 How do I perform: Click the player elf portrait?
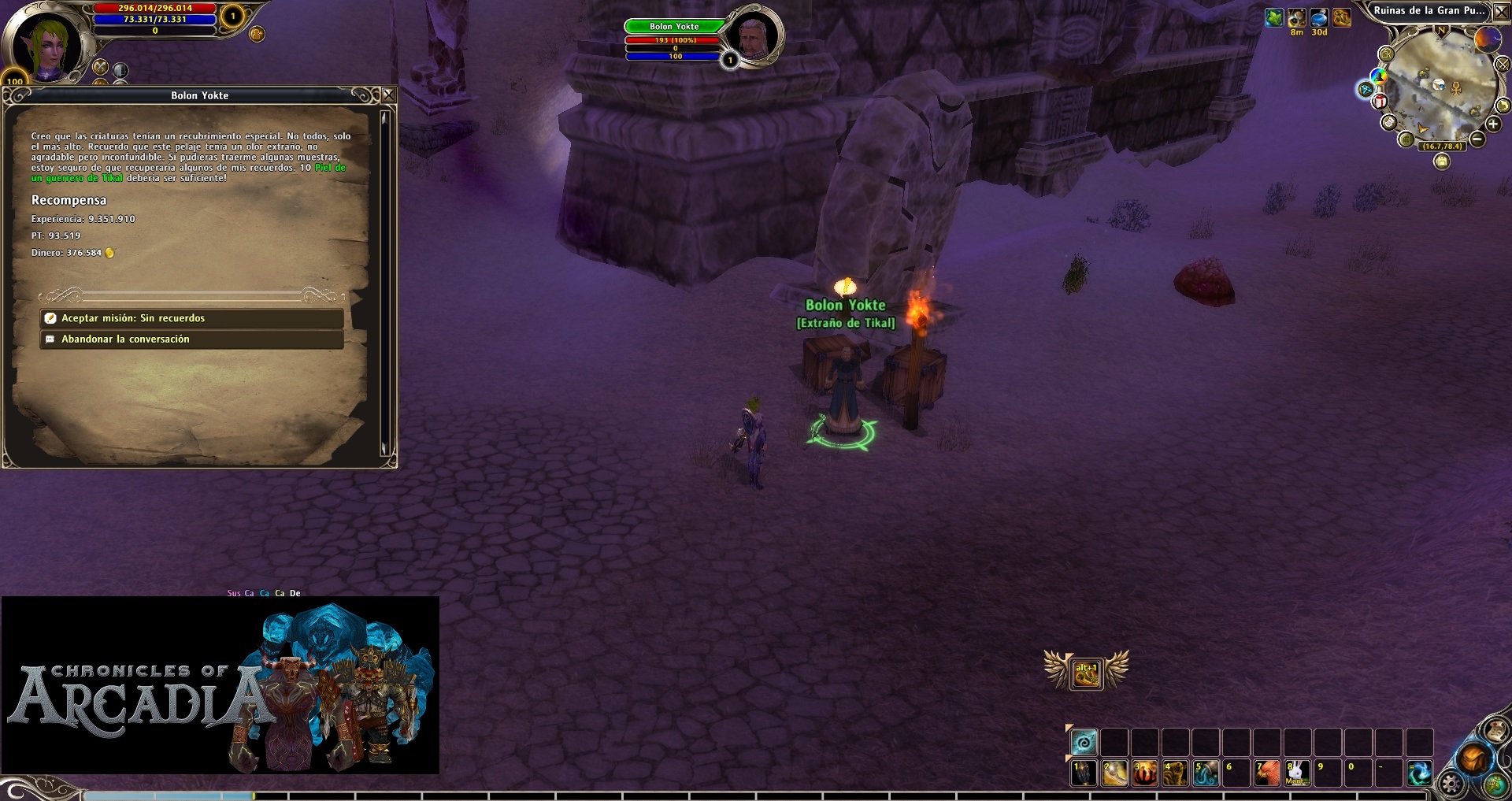(49, 46)
